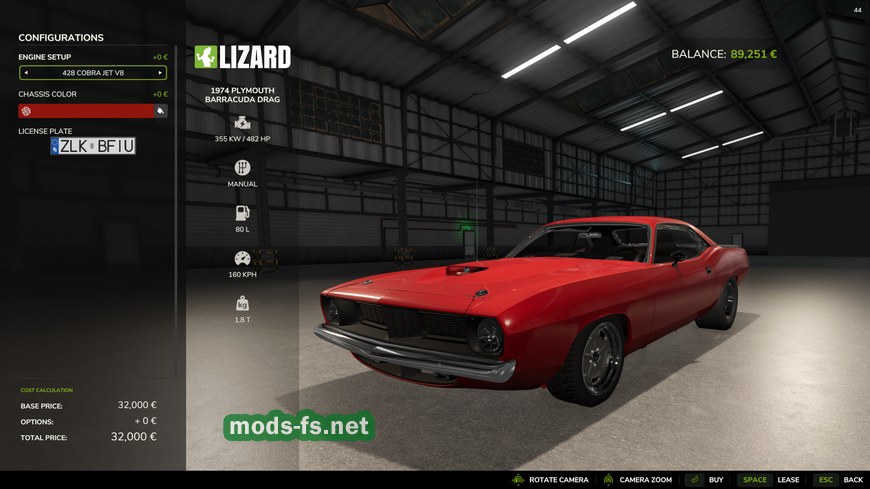Edit the ZLK BFIU license plate
Screen dimensions: 870x489
(93, 146)
